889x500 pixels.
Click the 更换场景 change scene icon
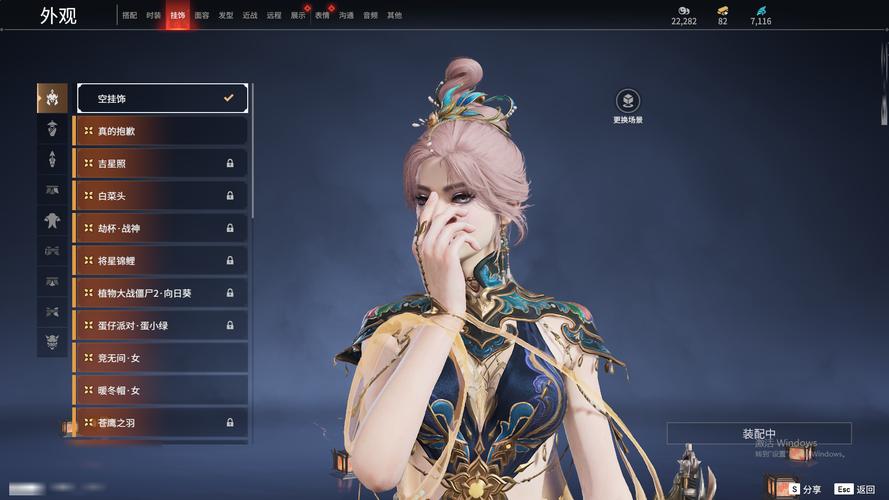click(627, 101)
